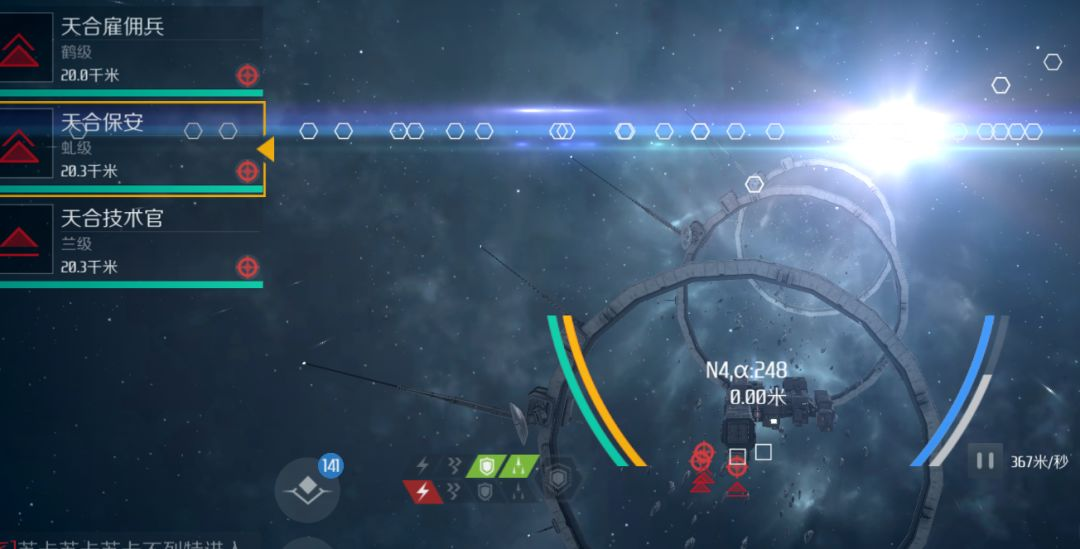Click the yellow arrow beside 天合保安
This screenshot has width=1080, height=549.
[266, 149]
